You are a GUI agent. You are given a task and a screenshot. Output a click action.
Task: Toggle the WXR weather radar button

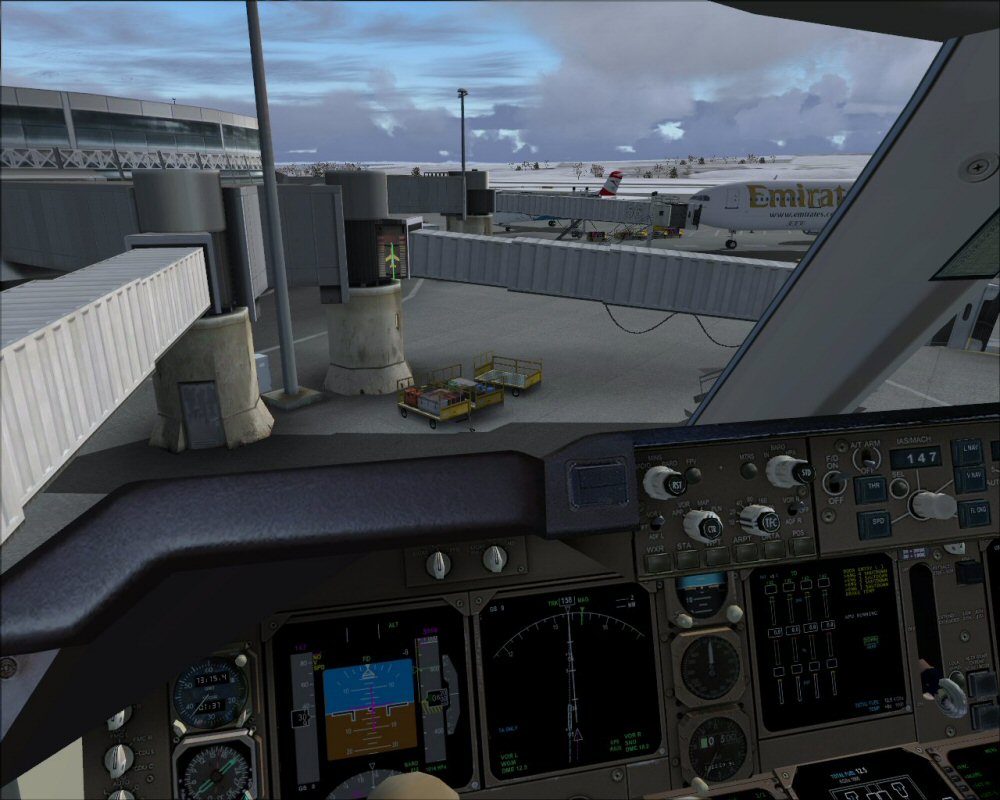point(657,561)
